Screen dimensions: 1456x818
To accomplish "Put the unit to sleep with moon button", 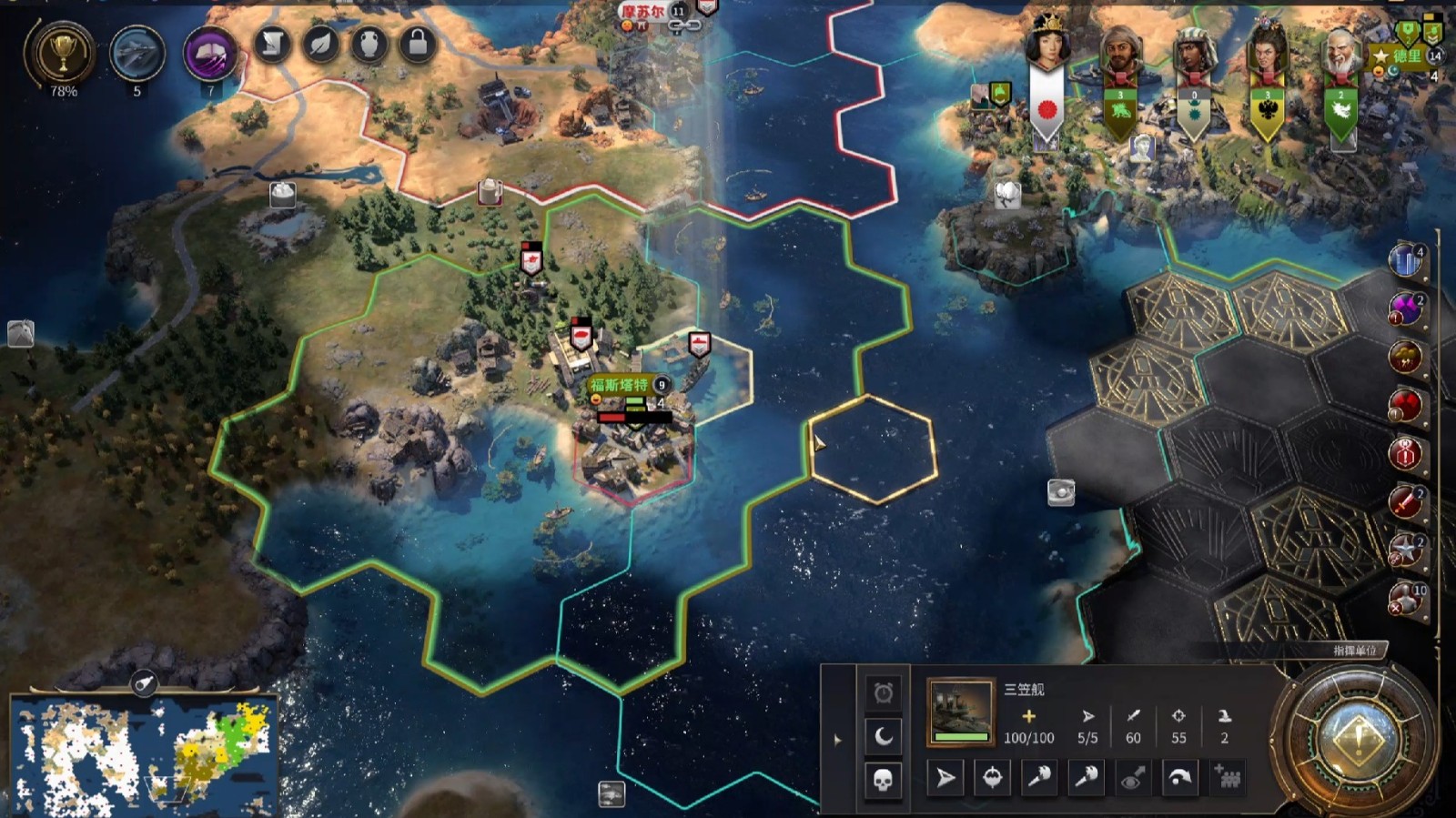I will [883, 736].
